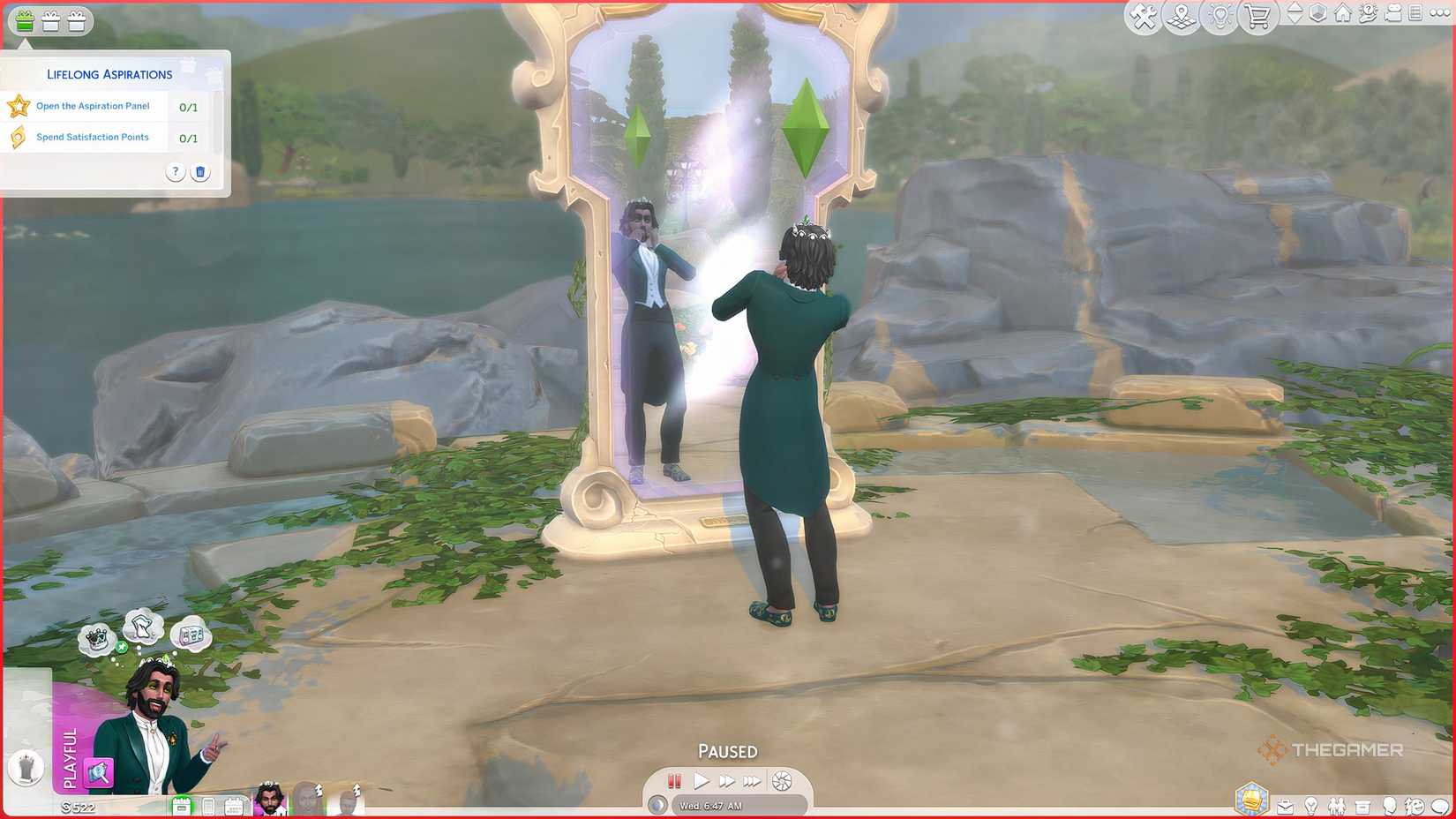Resume the game with play button
This screenshot has height=819, width=1456.
[702, 780]
